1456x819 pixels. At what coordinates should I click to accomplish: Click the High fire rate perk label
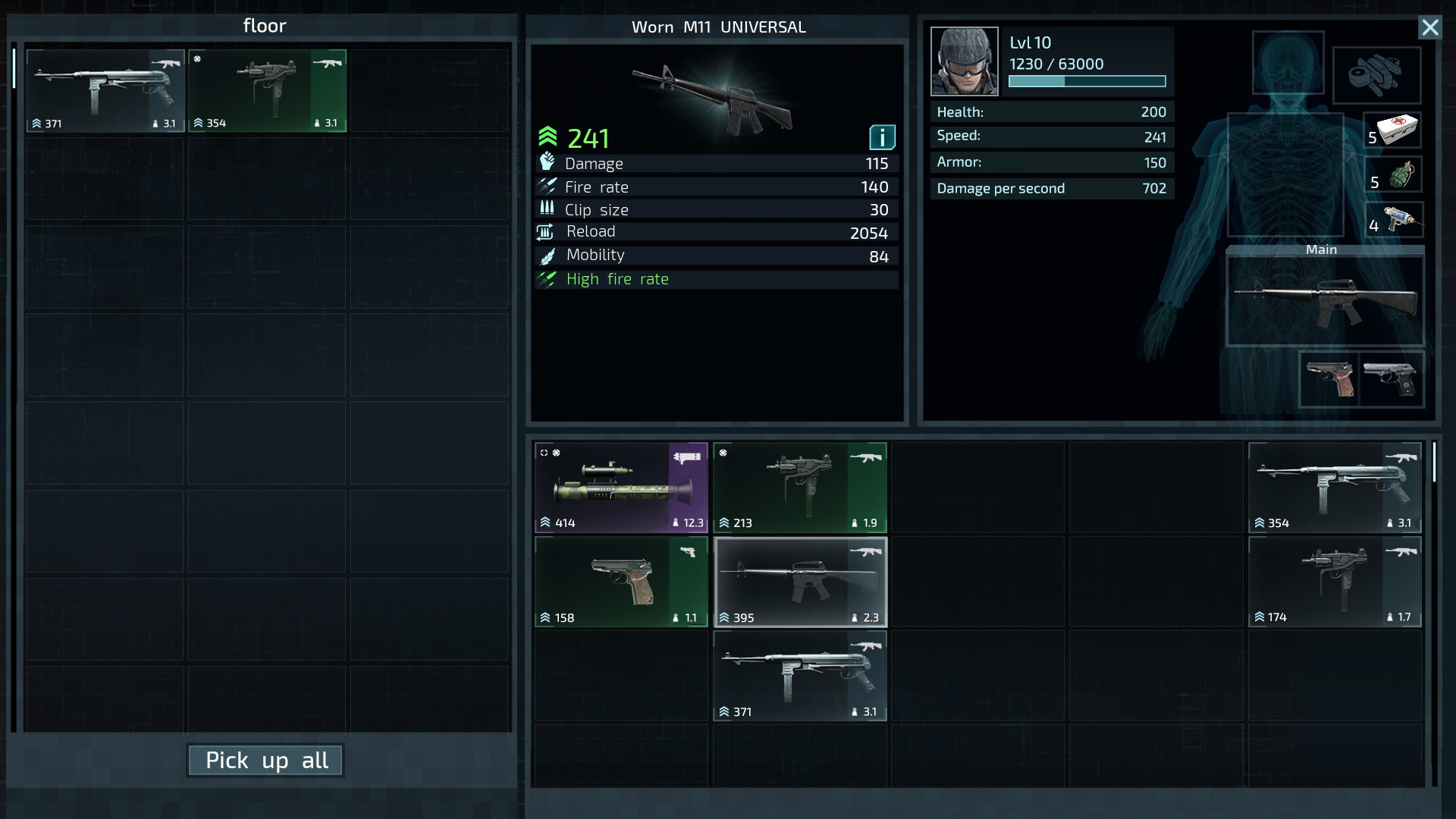coord(617,279)
